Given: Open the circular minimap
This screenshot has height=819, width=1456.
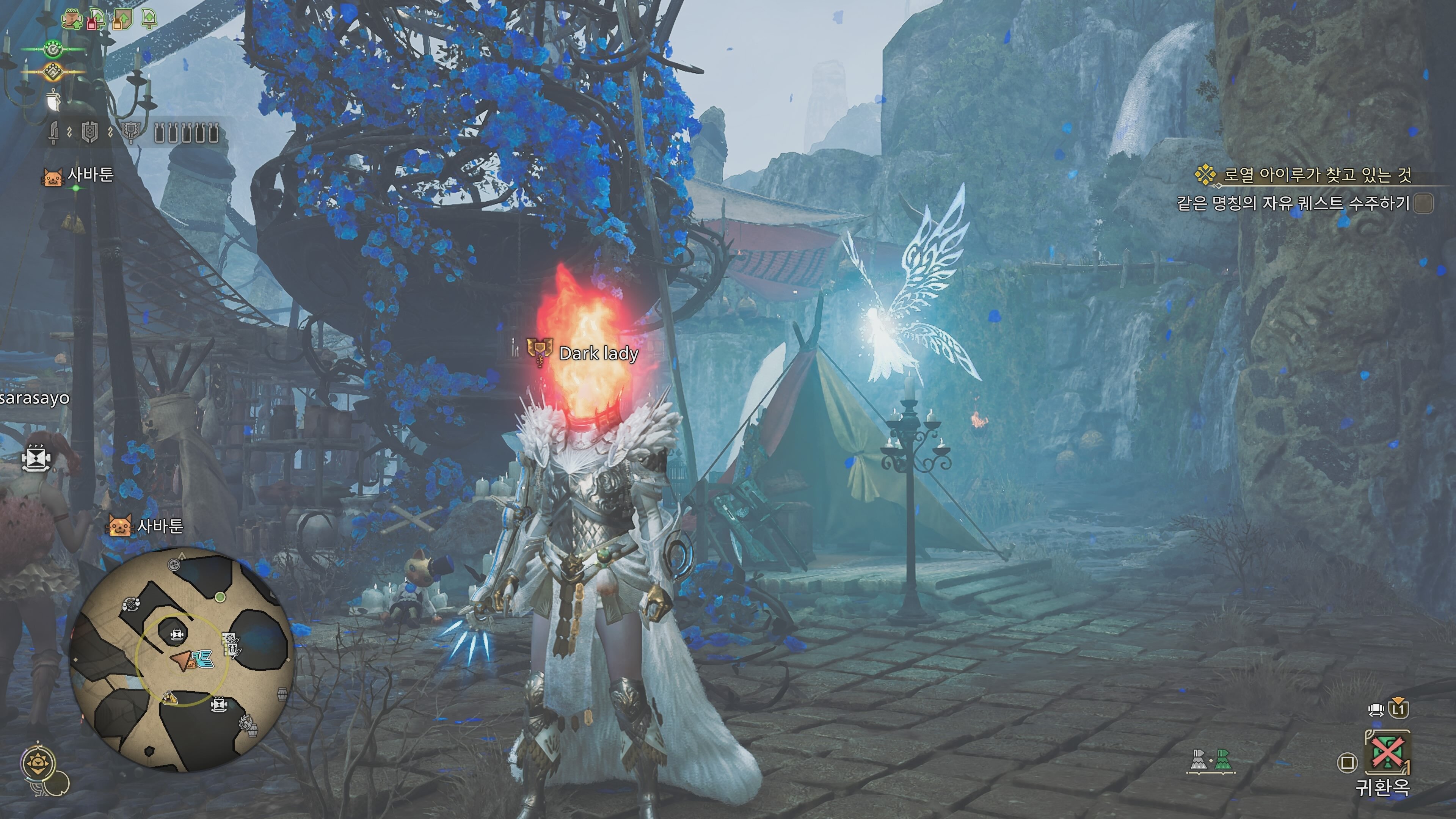Looking at the screenshot, I should click(181, 659).
